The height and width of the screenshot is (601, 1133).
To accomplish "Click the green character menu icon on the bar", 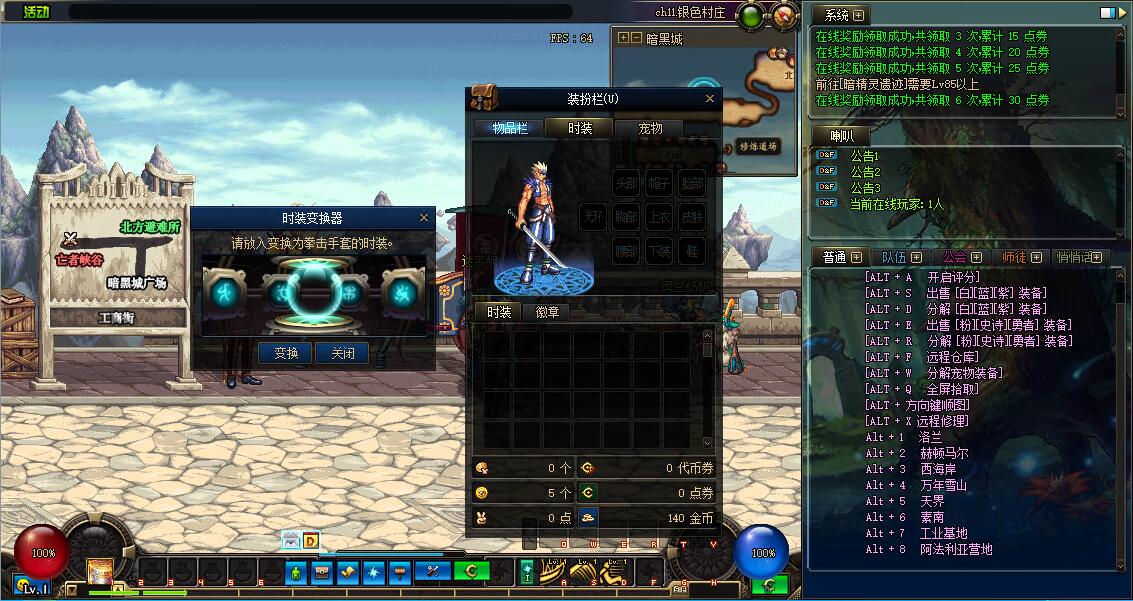I will click(x=295, y=572).
